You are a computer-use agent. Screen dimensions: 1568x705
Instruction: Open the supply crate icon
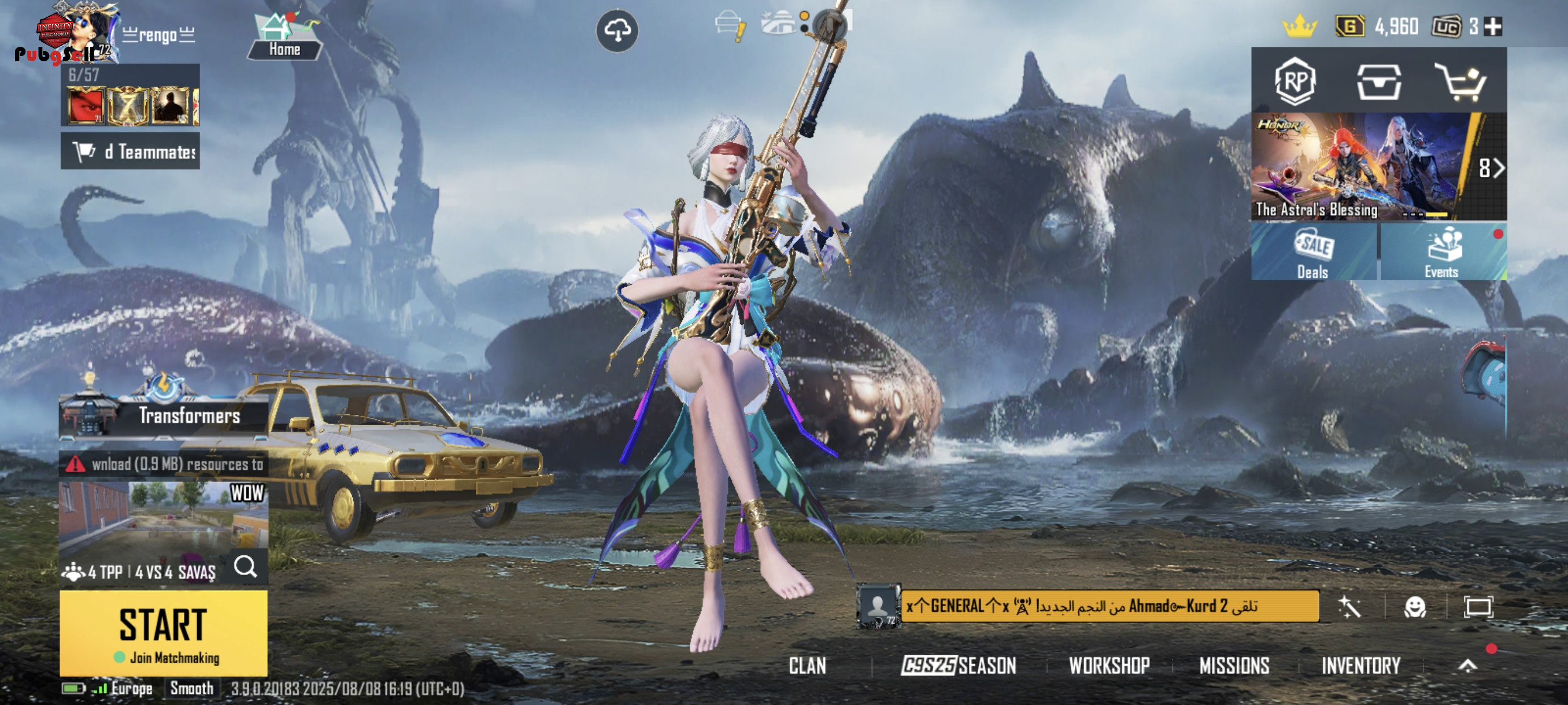click(1379, 82)
